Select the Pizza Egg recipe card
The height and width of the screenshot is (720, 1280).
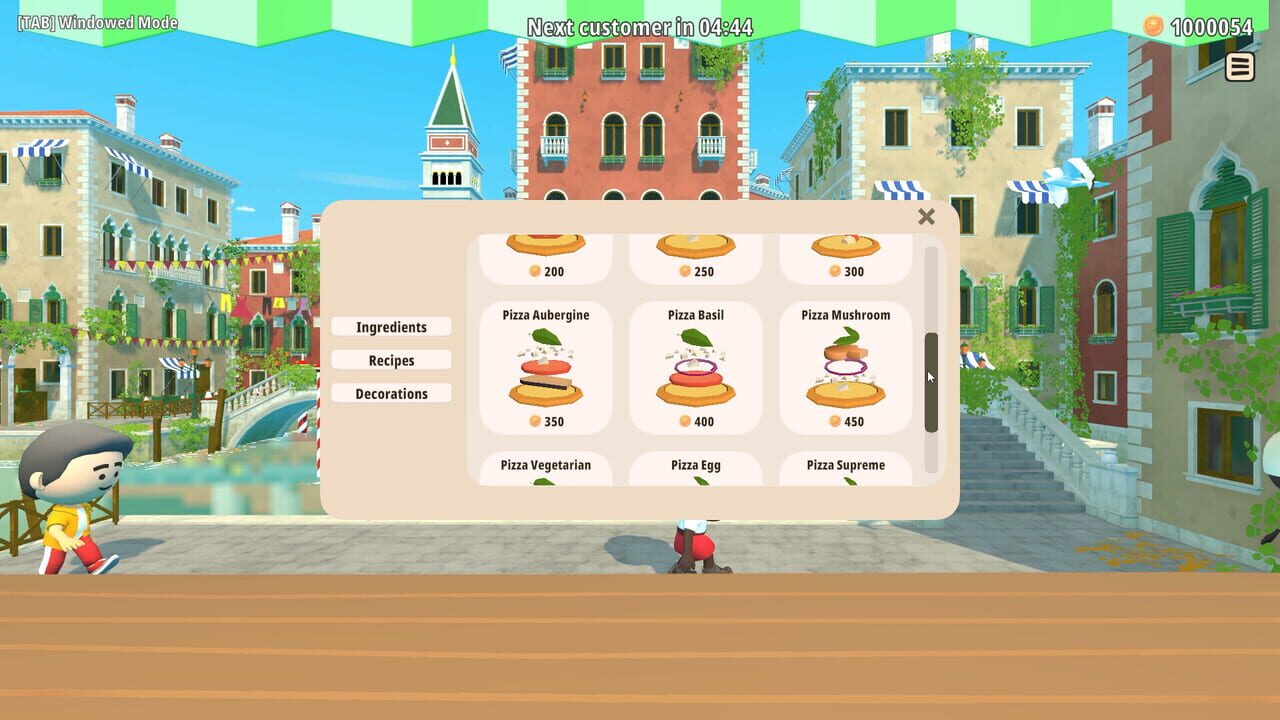pos(696,470)
